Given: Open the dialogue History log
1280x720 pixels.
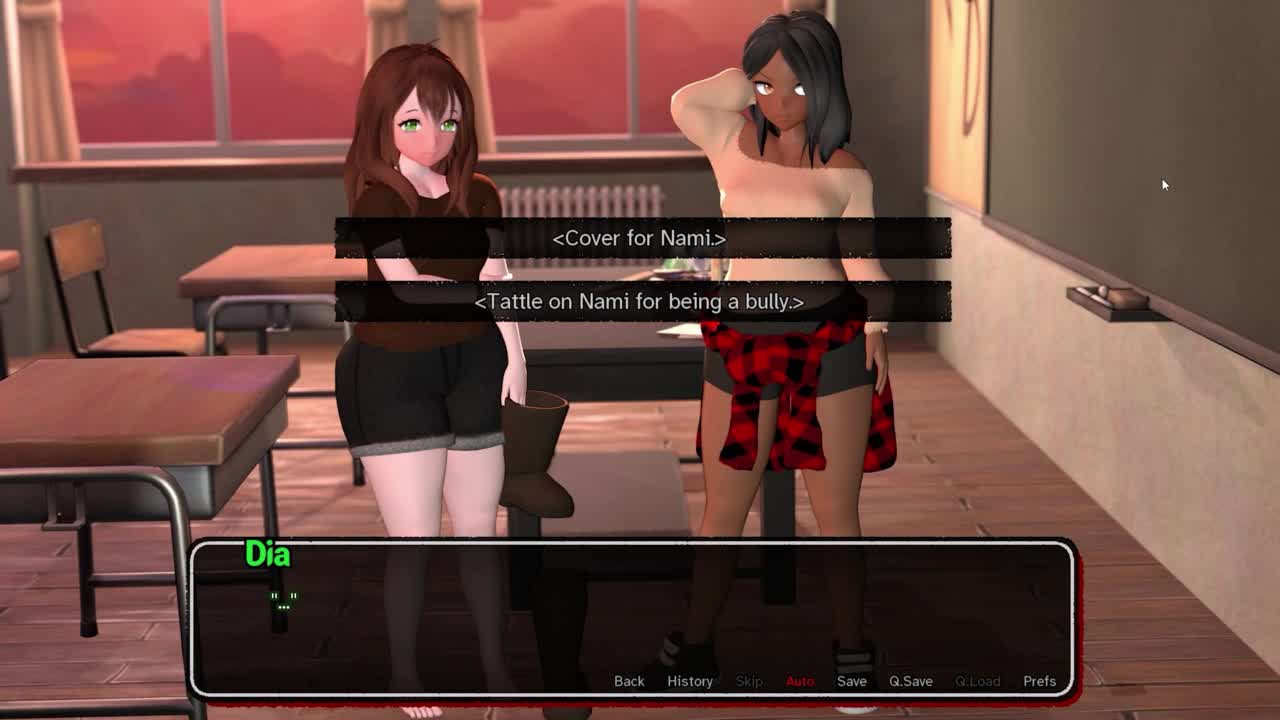Looking at the screenshot, I should 690,681.
